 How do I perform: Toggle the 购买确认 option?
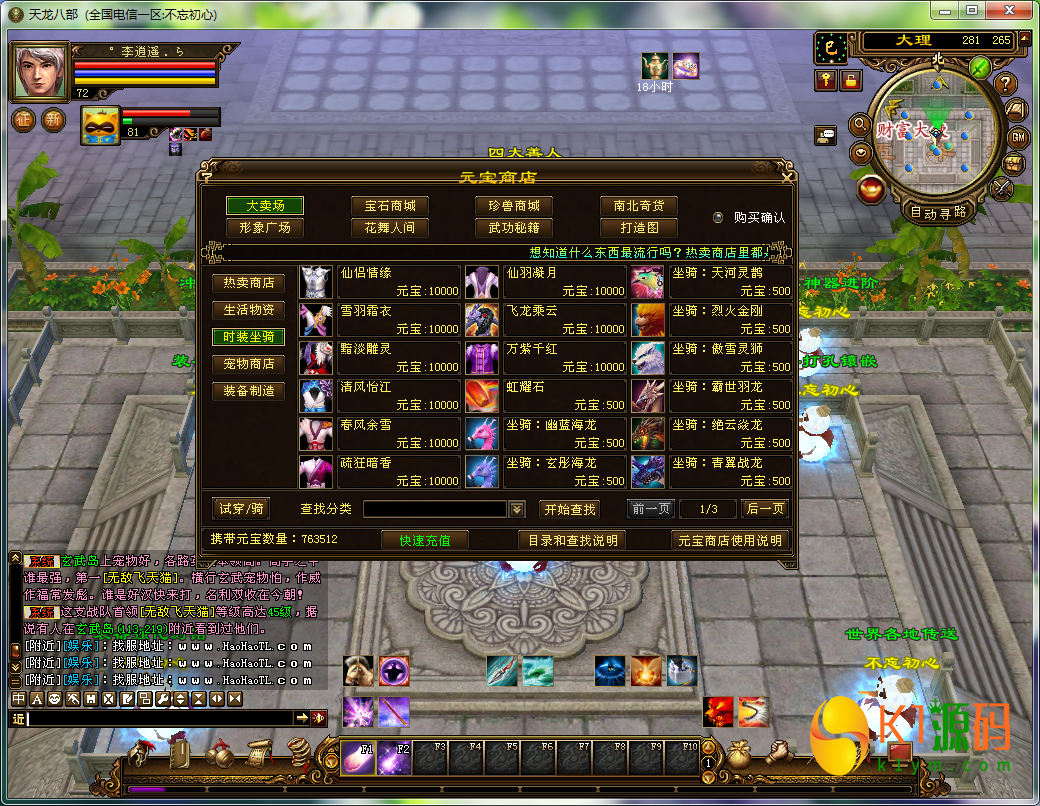(x=718, y=217)
